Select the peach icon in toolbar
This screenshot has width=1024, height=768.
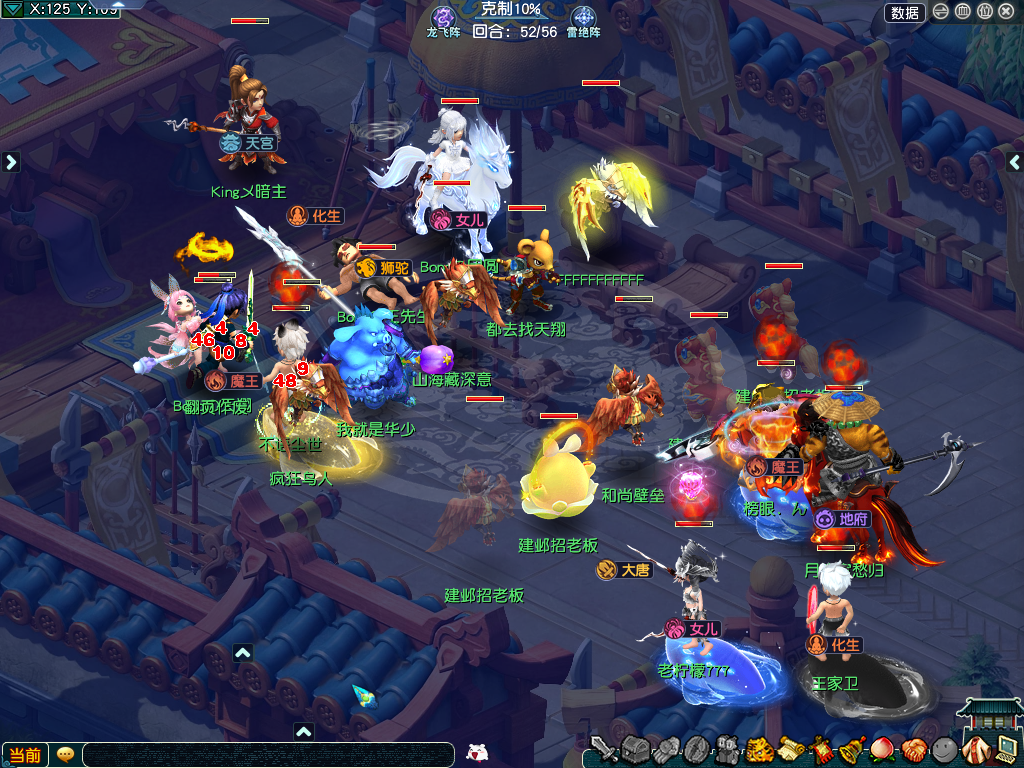tap(883, 749)
